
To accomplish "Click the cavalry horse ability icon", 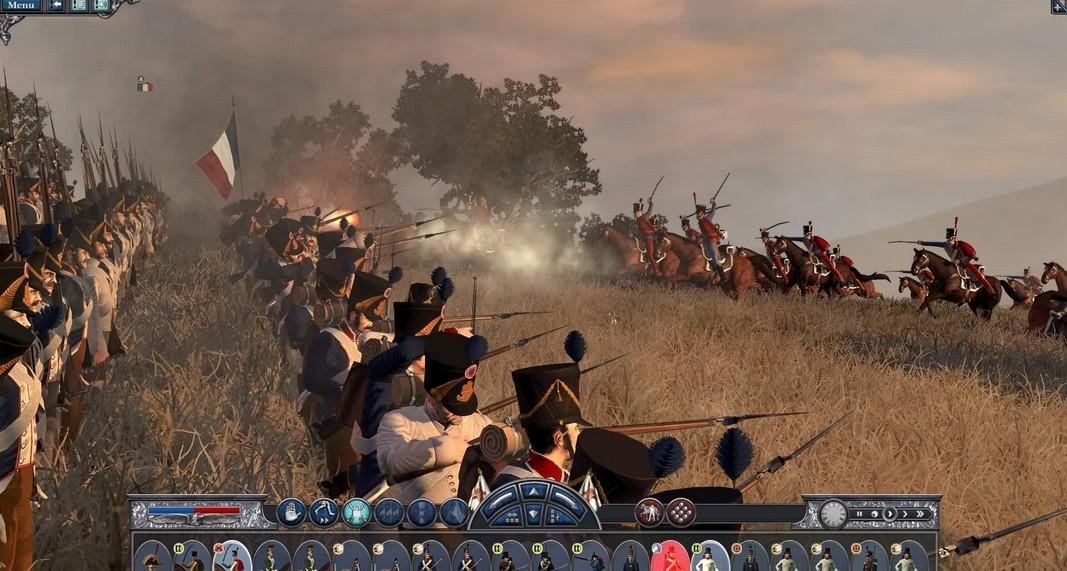I will (x=649, y=512).
